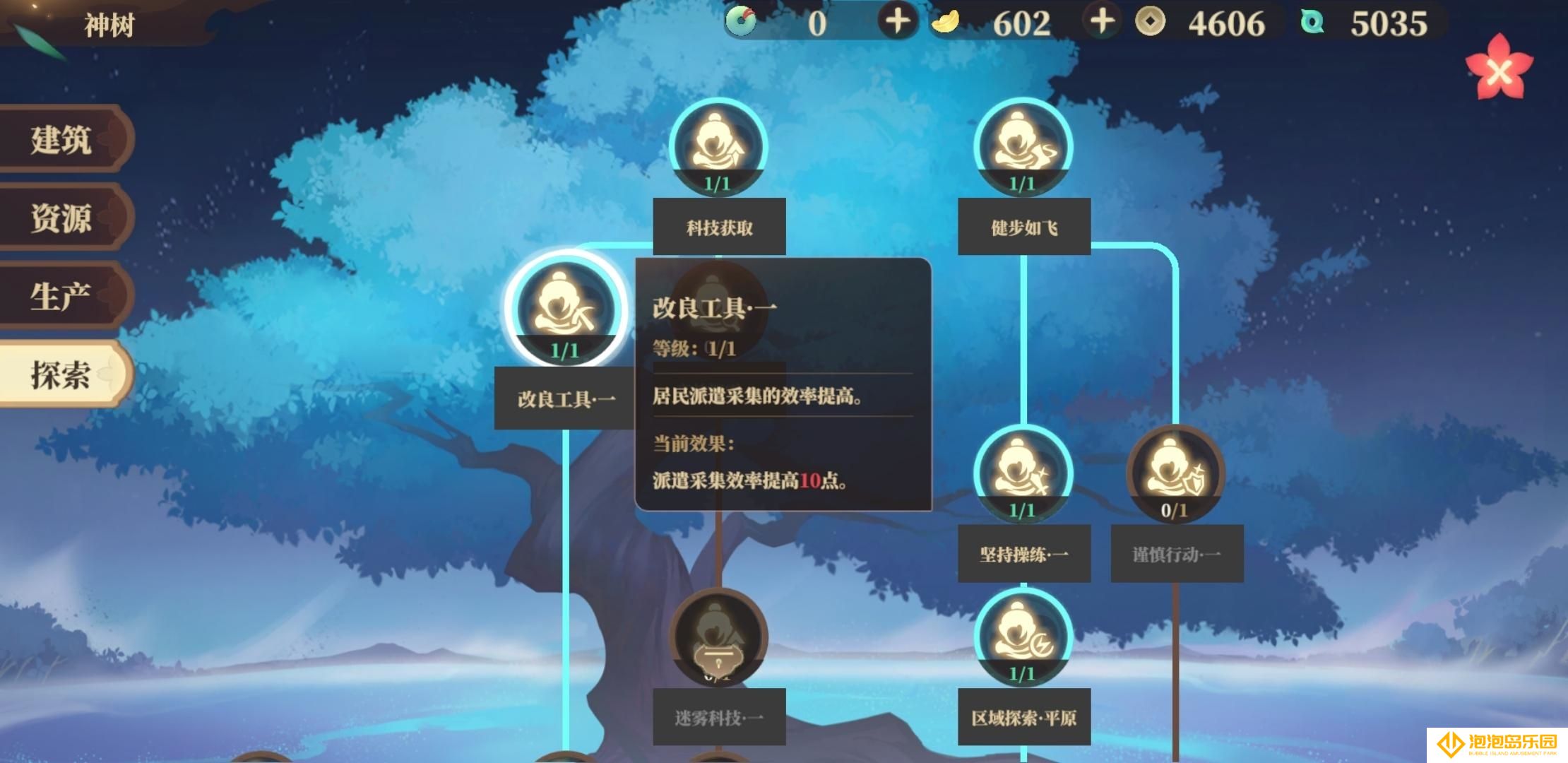The width and height of the screenshot is (1568, 763).
Task: Click the plus next to coin count 4606
Action: 1102,23
